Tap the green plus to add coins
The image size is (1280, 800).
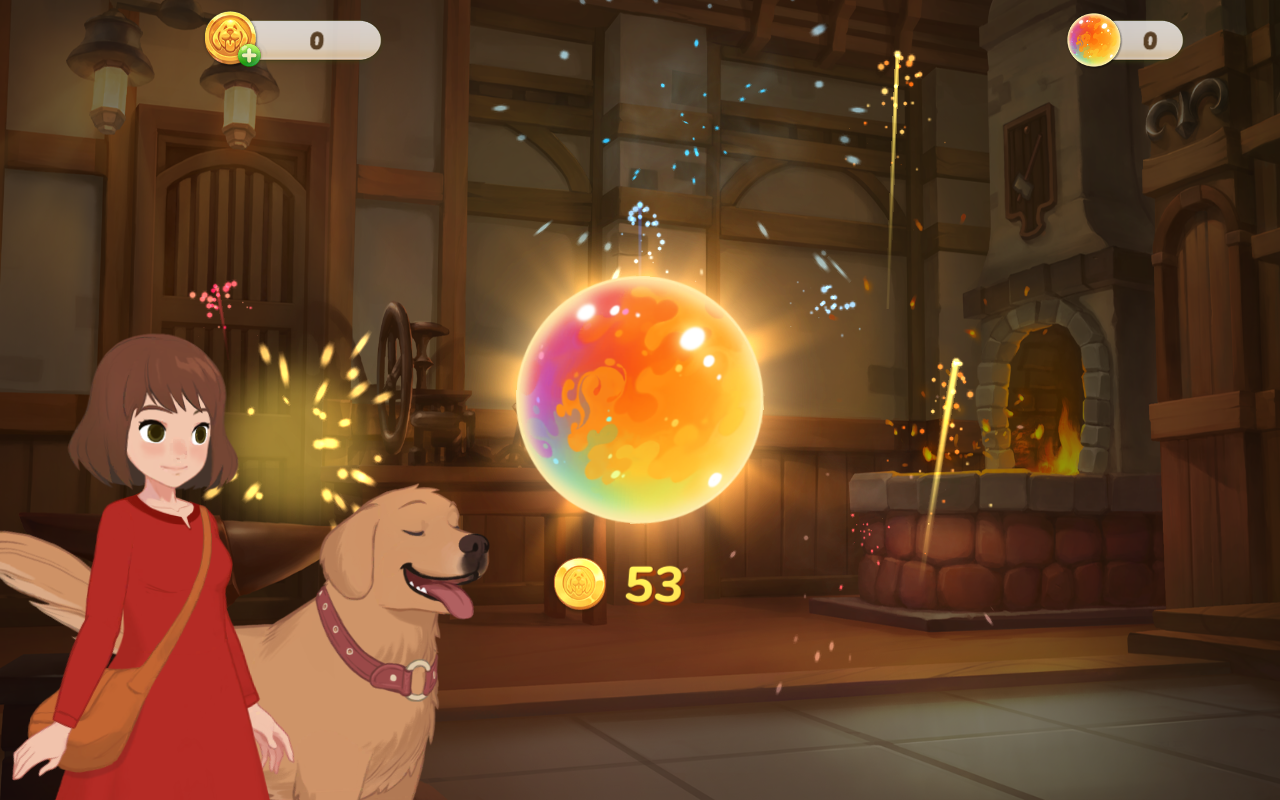pos(249,55)
